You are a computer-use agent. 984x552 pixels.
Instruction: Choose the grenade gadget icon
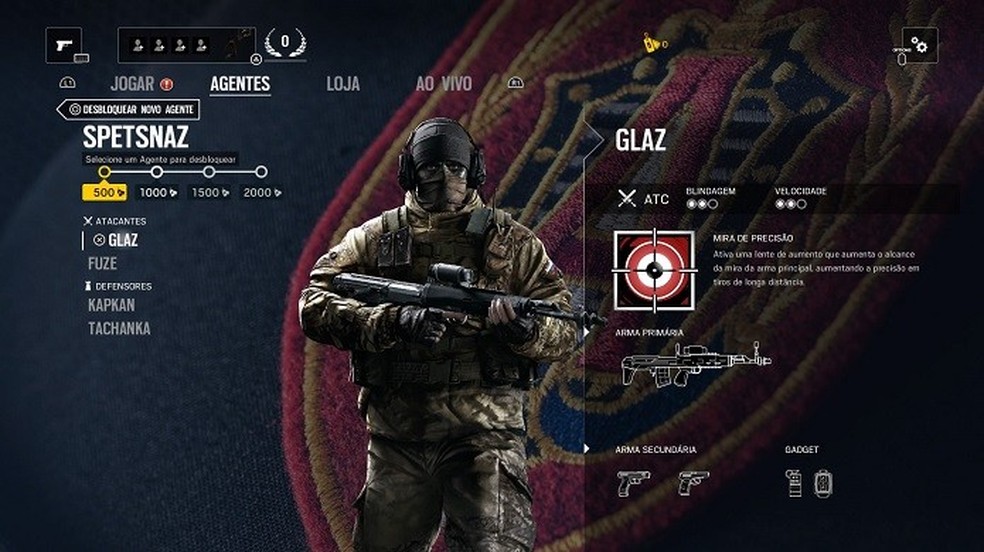[x=795, y=483]
